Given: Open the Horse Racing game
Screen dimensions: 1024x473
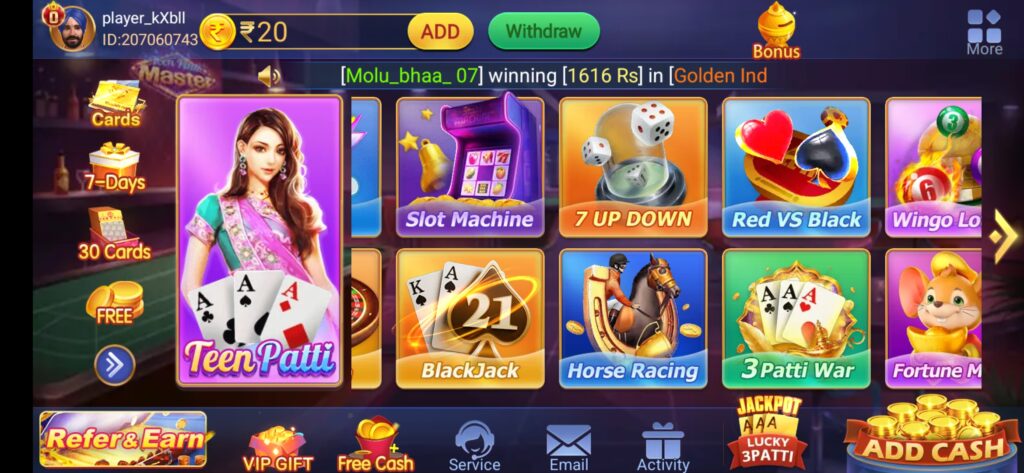Looking at the screenshot, I should 633,317.
